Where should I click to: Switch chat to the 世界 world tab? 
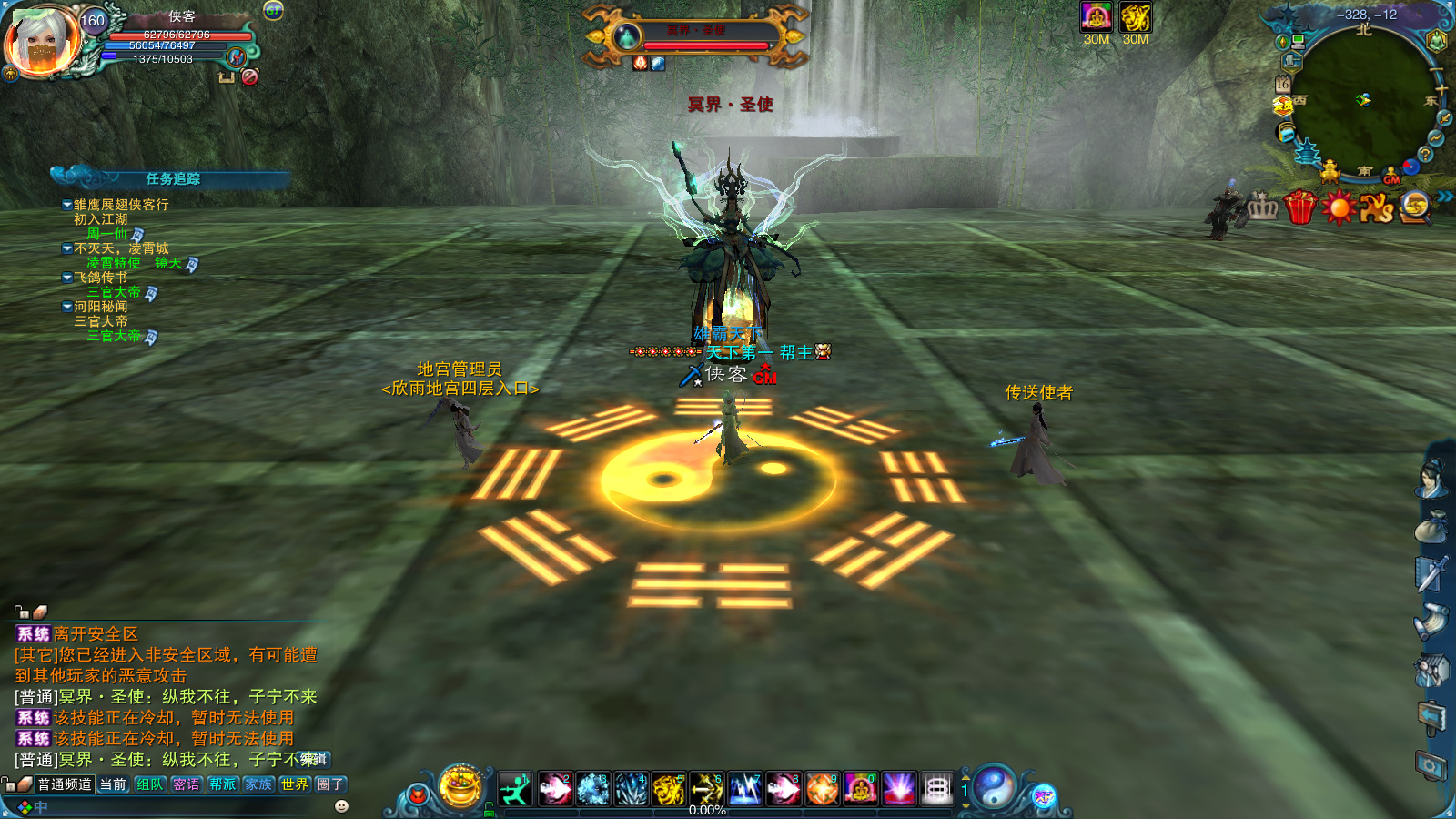pyautogui.click(x=294, y=784)
